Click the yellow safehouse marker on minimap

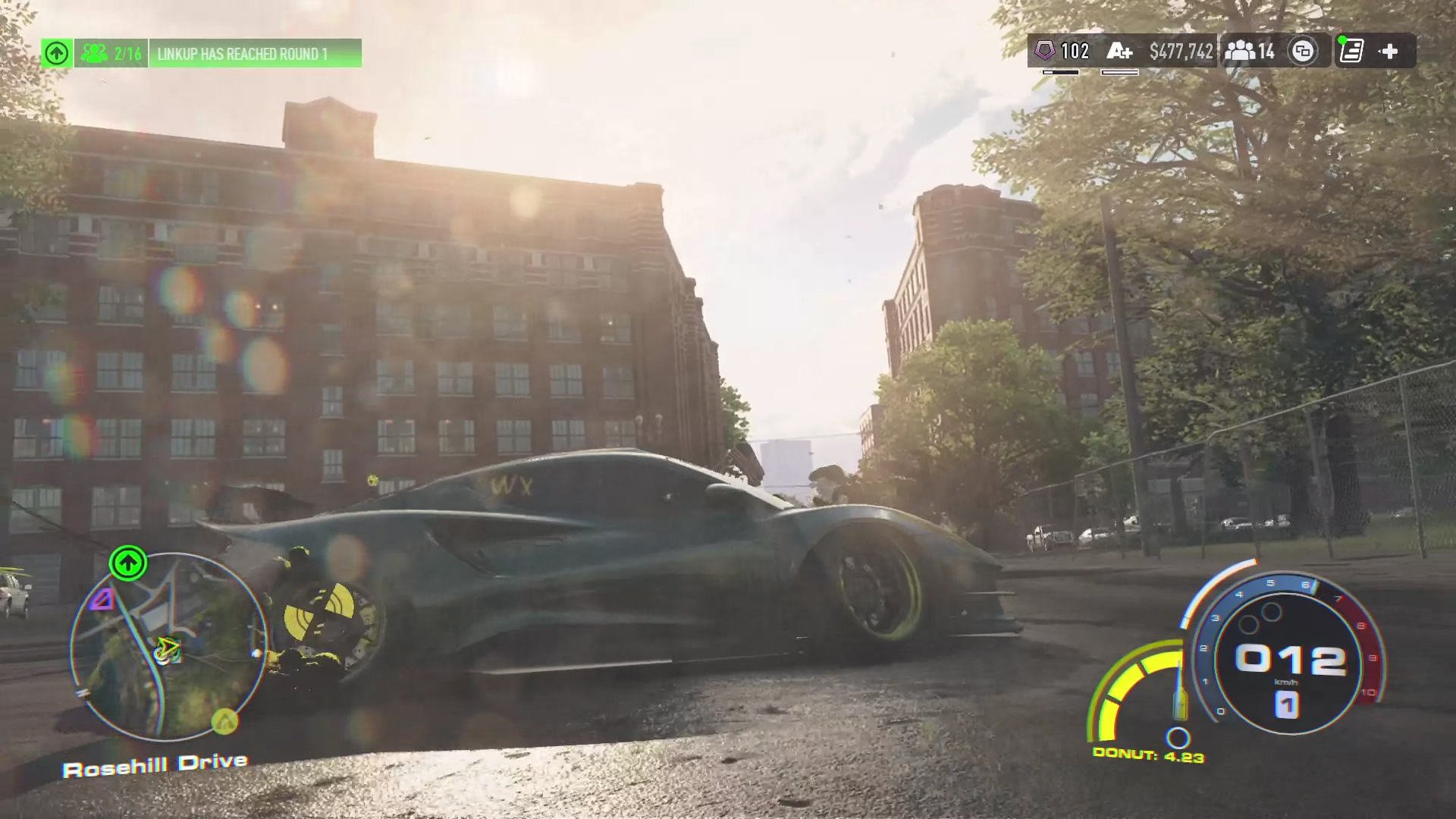coord(224,721)
